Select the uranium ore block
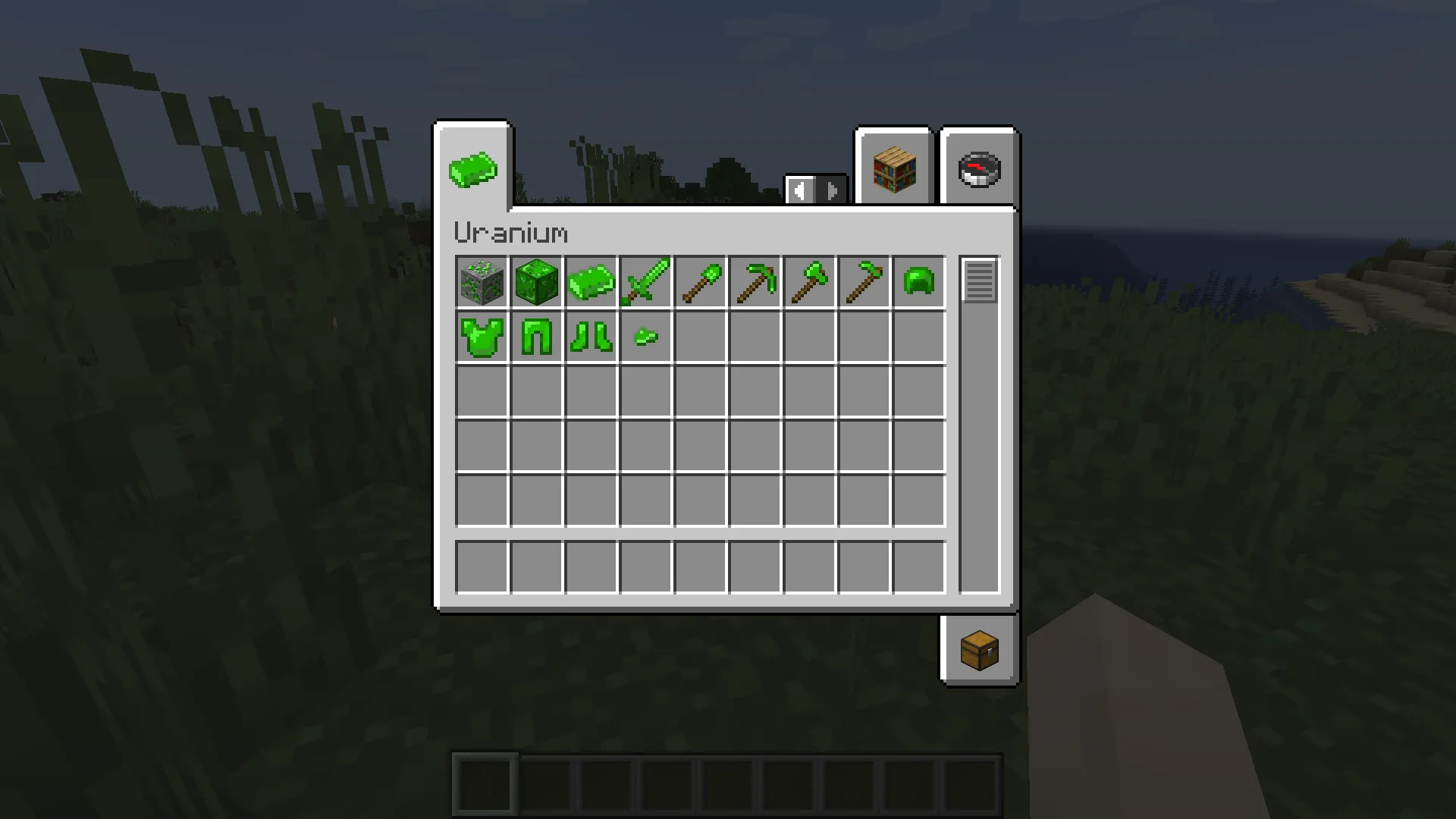Image resolution: width=1456 pixels, height=819 pixels. (482, 282)
